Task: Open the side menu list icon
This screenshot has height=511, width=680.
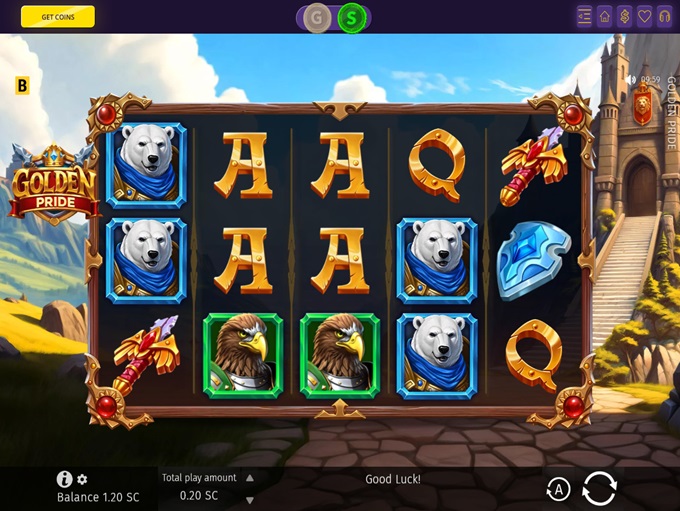Action: 585,16
